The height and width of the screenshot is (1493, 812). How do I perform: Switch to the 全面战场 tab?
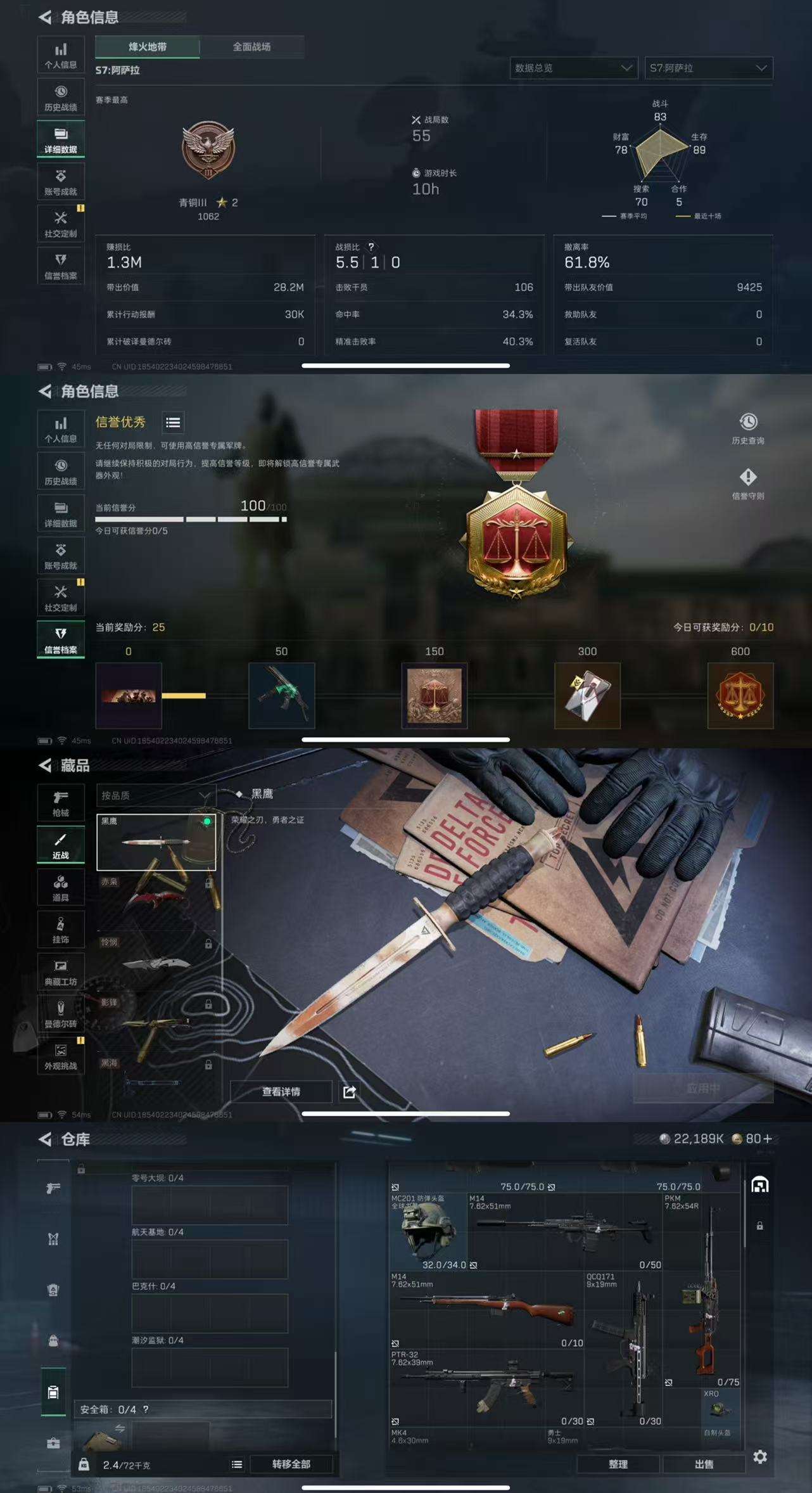pyautogui.click(x=251, y=46)
